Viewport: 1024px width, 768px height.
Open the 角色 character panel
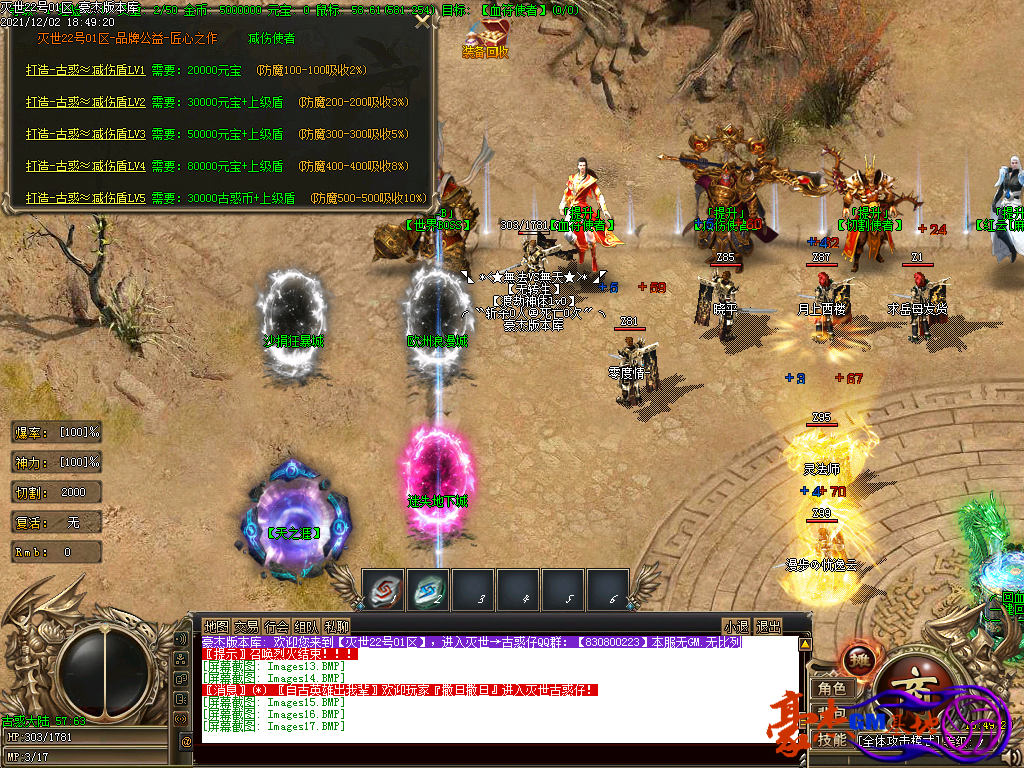832,688
